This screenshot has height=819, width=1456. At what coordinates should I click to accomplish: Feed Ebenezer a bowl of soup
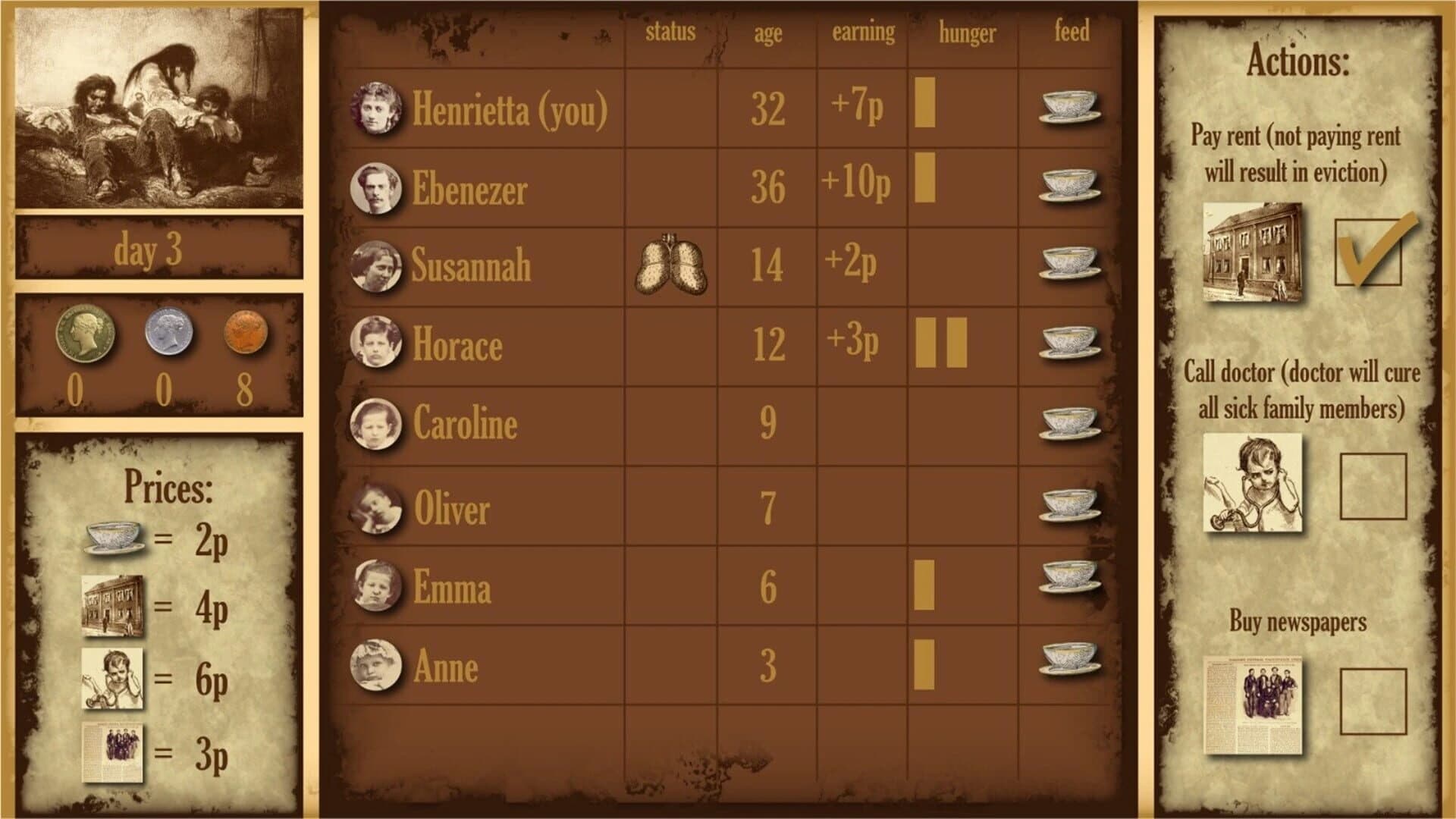pyautogui.click(x=1069, y=186)
